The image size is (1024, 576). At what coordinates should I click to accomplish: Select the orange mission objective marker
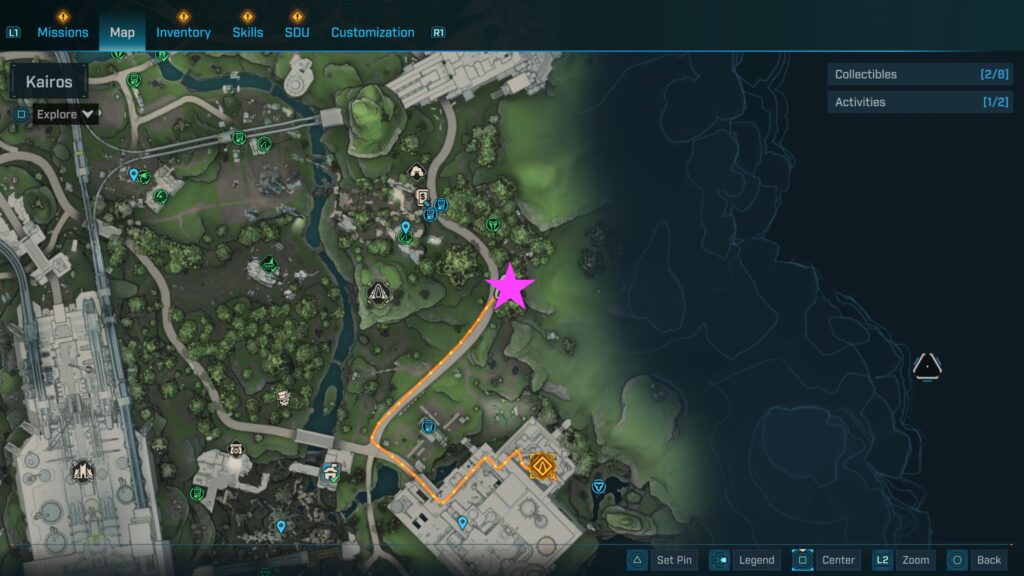(x=543, y=464)
